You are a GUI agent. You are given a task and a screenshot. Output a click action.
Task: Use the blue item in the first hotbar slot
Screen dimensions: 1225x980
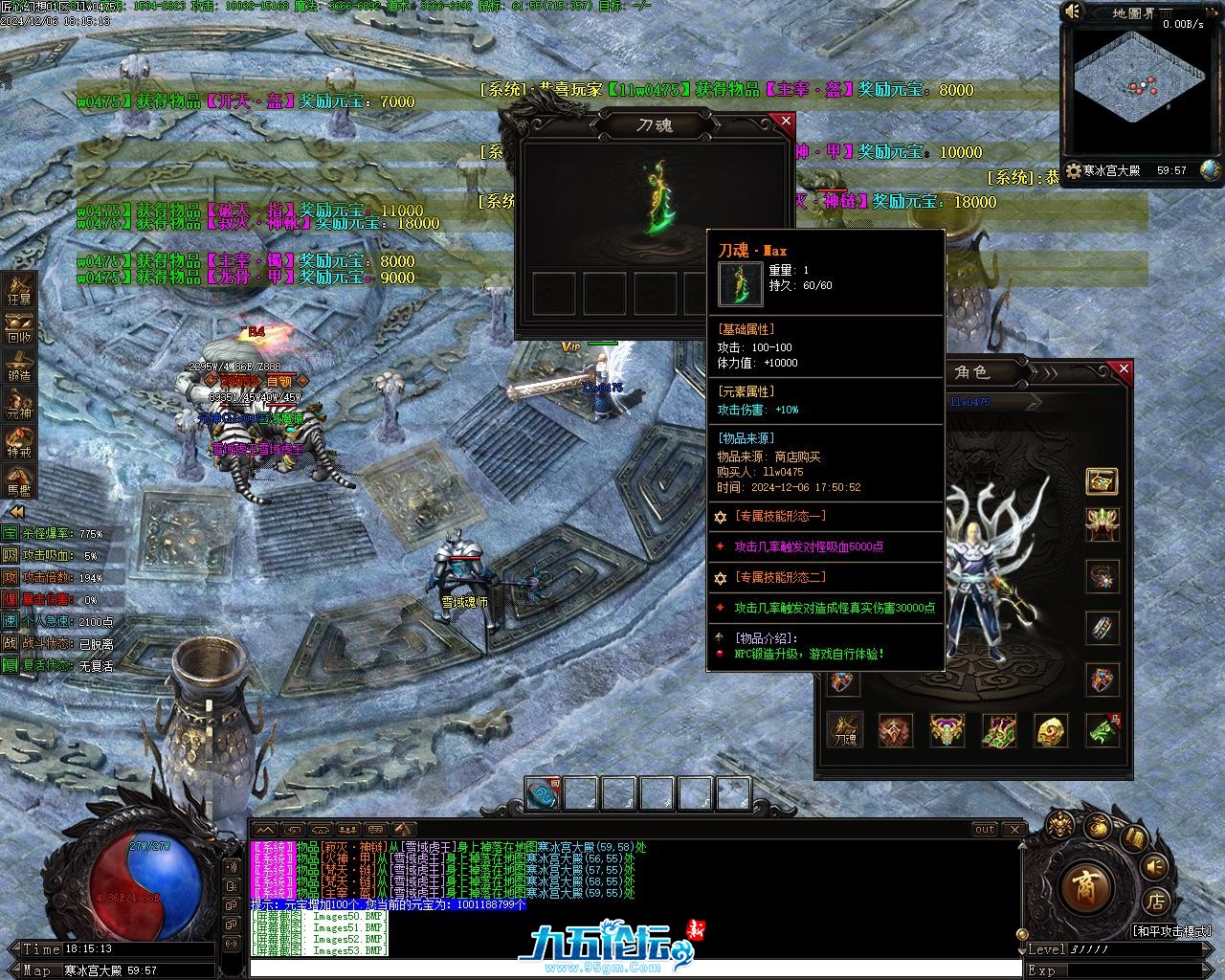(x=544, y=794)
